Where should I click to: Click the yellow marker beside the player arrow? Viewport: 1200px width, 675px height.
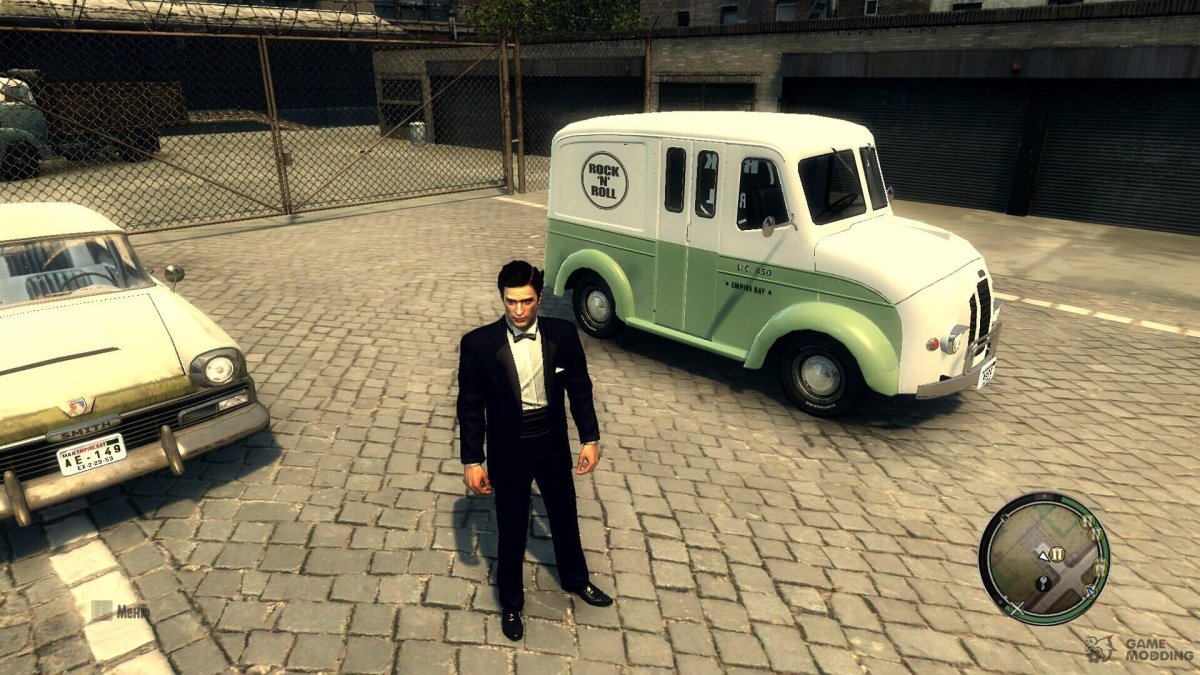click(1058, 553)
